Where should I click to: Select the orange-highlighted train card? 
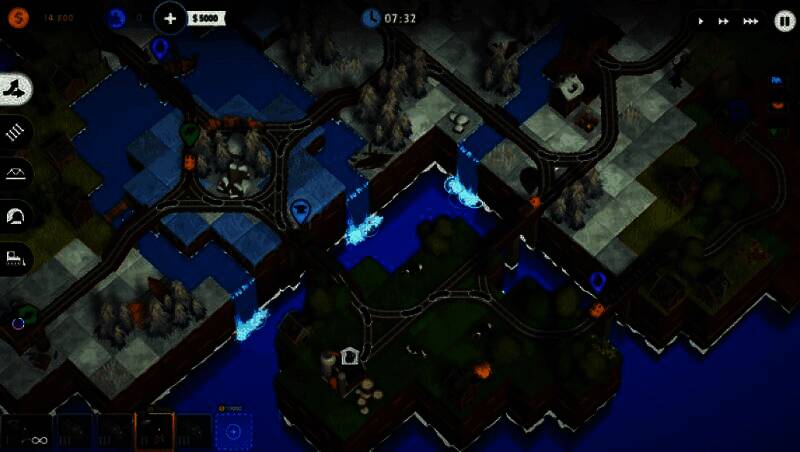(x=155, y=431)
